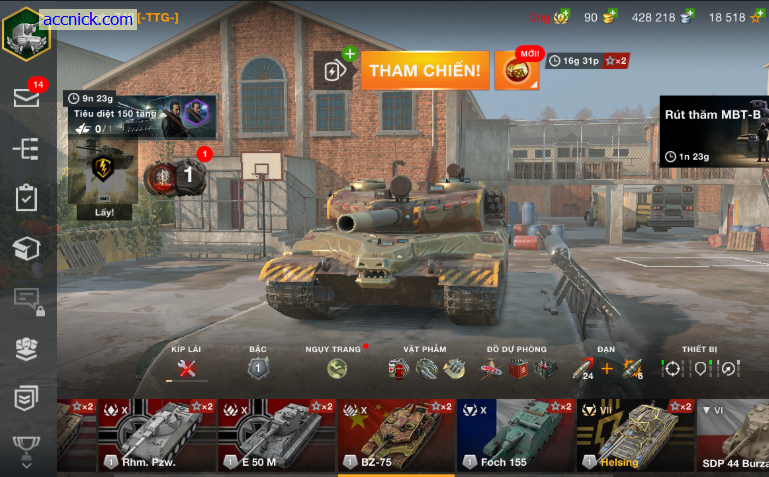Choose the BZ-75 tank in carousel
Screen dimensions: 769x477
397,435
